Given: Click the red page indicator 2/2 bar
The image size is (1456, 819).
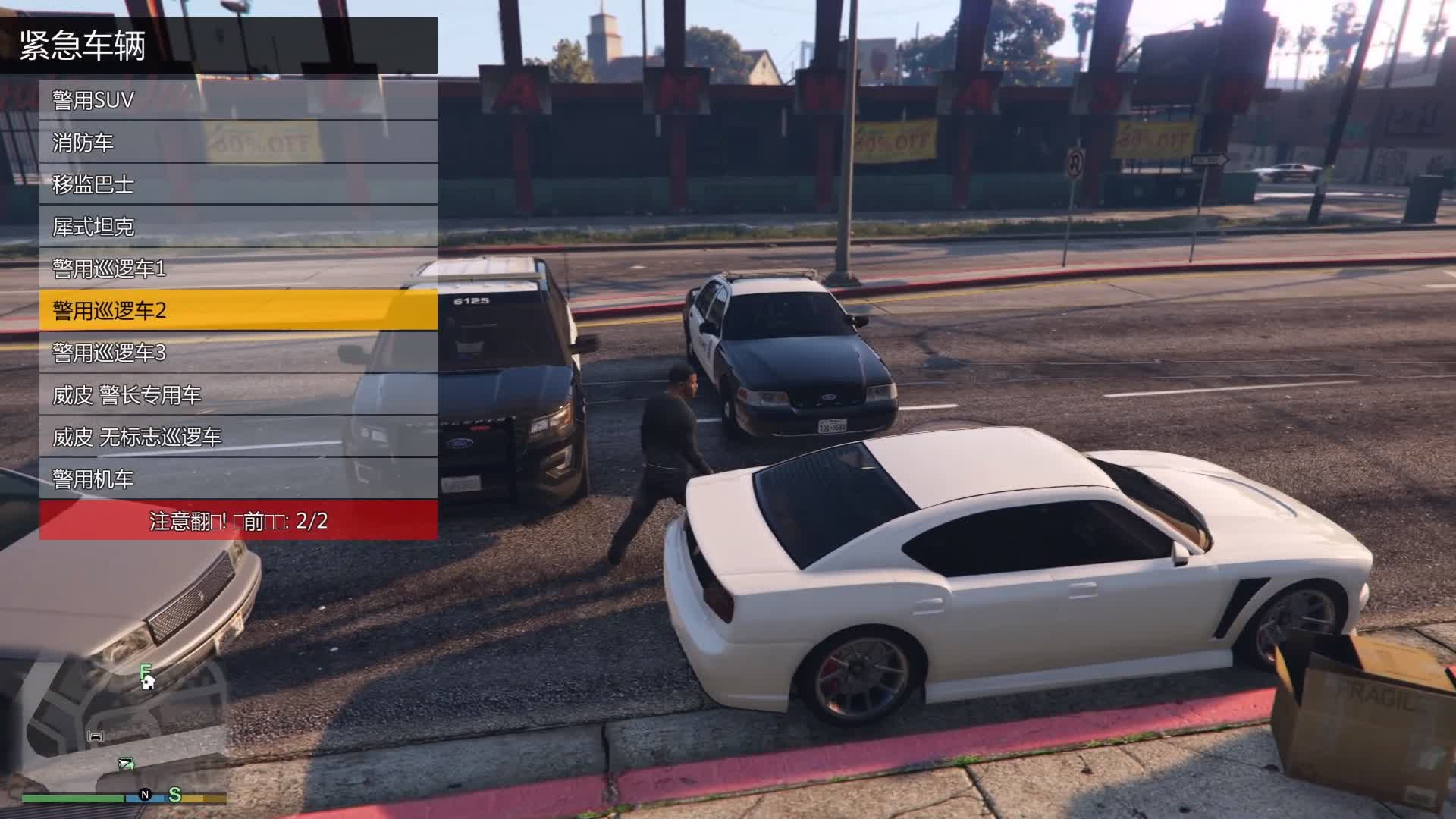Looking at the screenshot, I should (238, 521).
